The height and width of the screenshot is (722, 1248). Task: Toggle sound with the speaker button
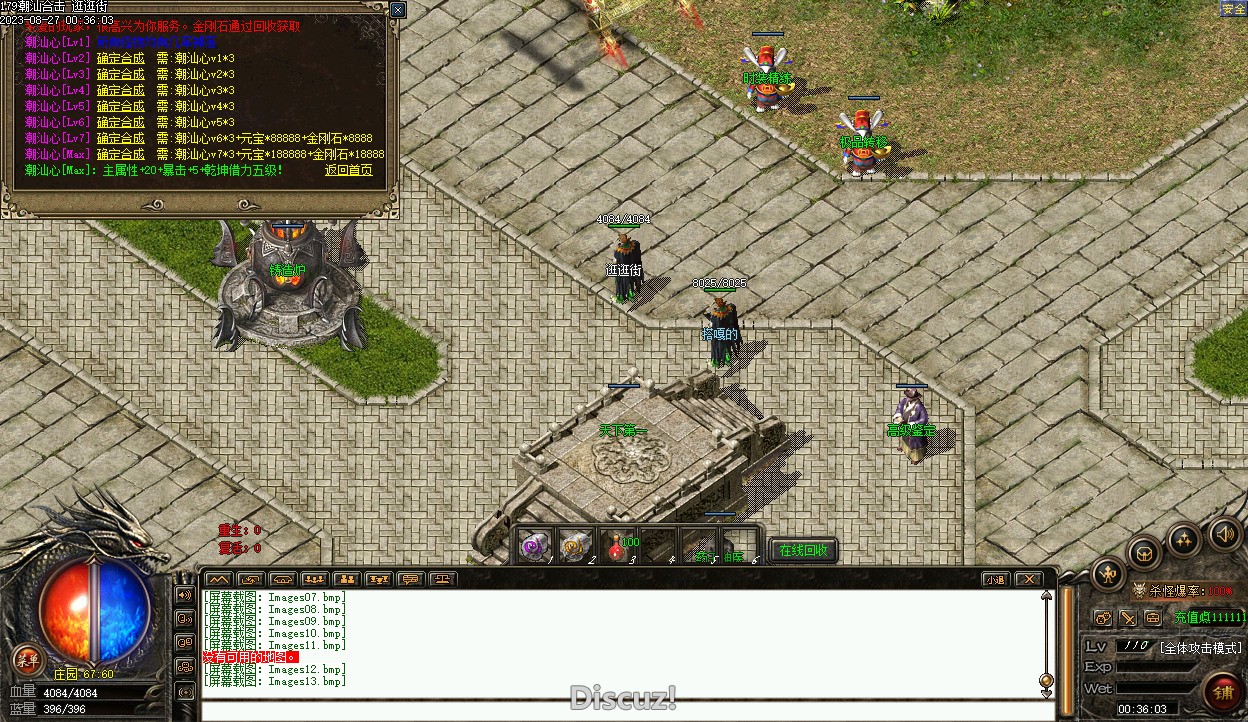pyautogui.click(x=1223, y=533)
